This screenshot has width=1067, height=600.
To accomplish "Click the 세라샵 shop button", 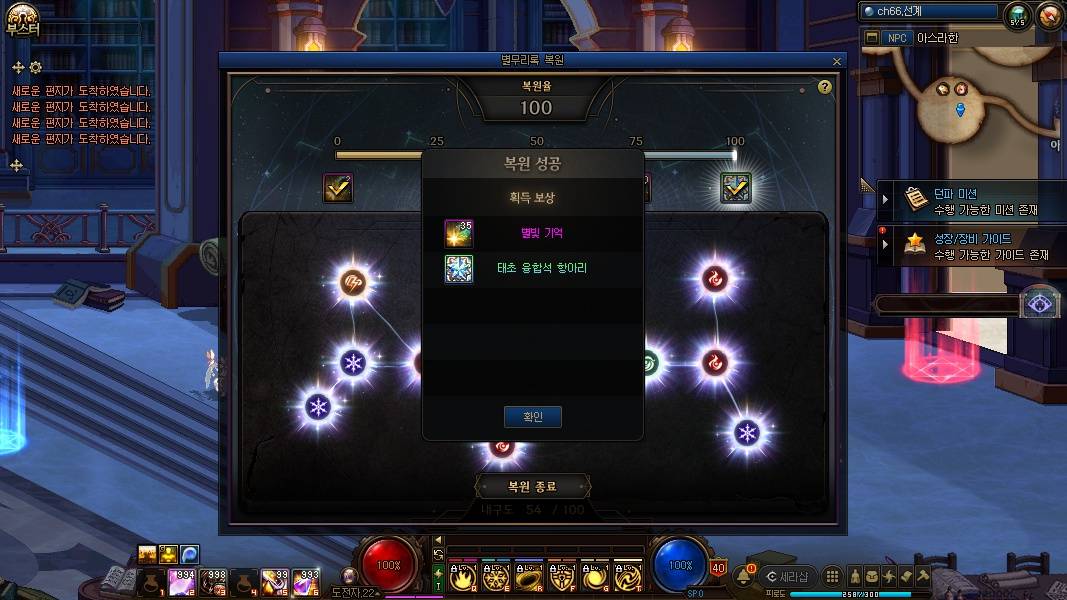I will tap(787, 576).
